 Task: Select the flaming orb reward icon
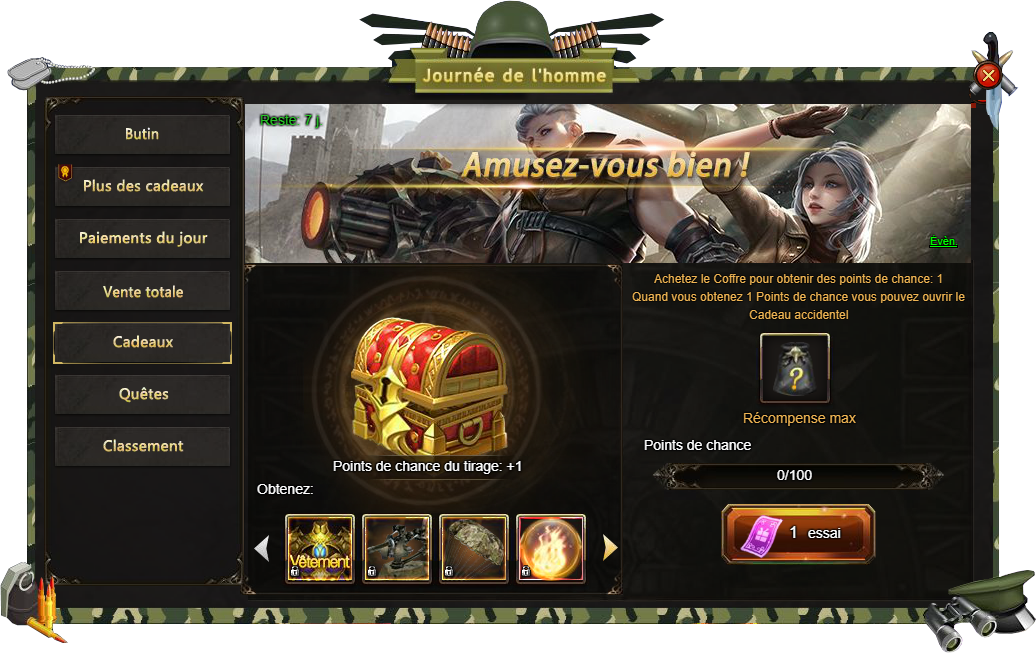coord(551,548)
